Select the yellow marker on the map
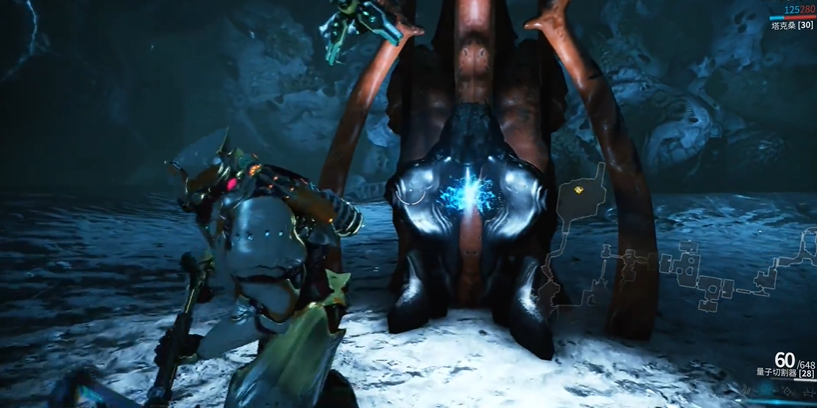Image resolution: width=817 pixels, height=408 pixels. (580, 186)
